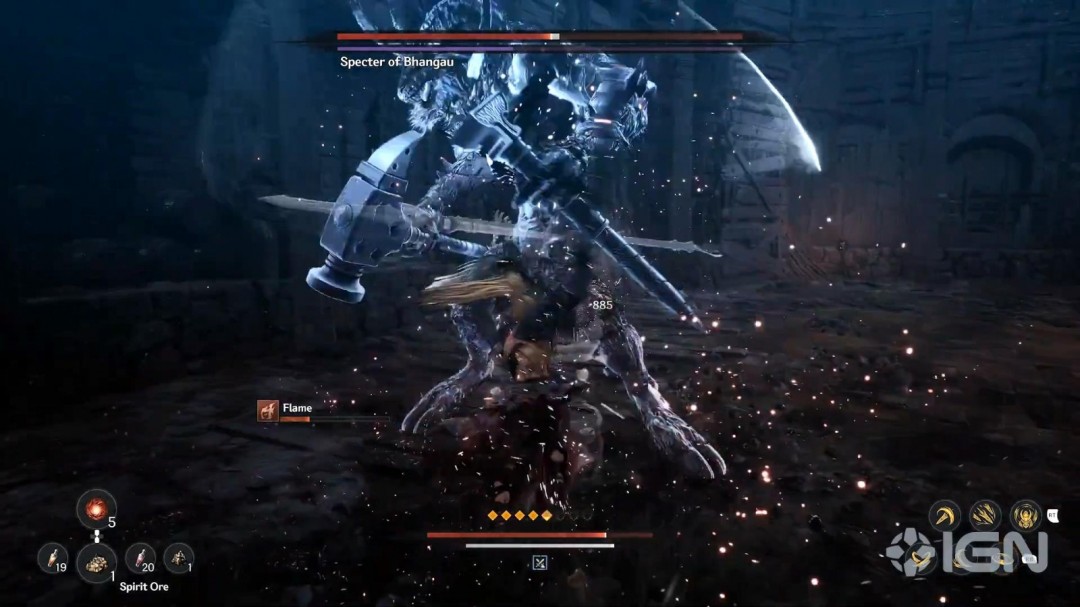Select the pink potion slot showing 20
This screenshot has width=1080, height=607.
[x=141, y=558]
